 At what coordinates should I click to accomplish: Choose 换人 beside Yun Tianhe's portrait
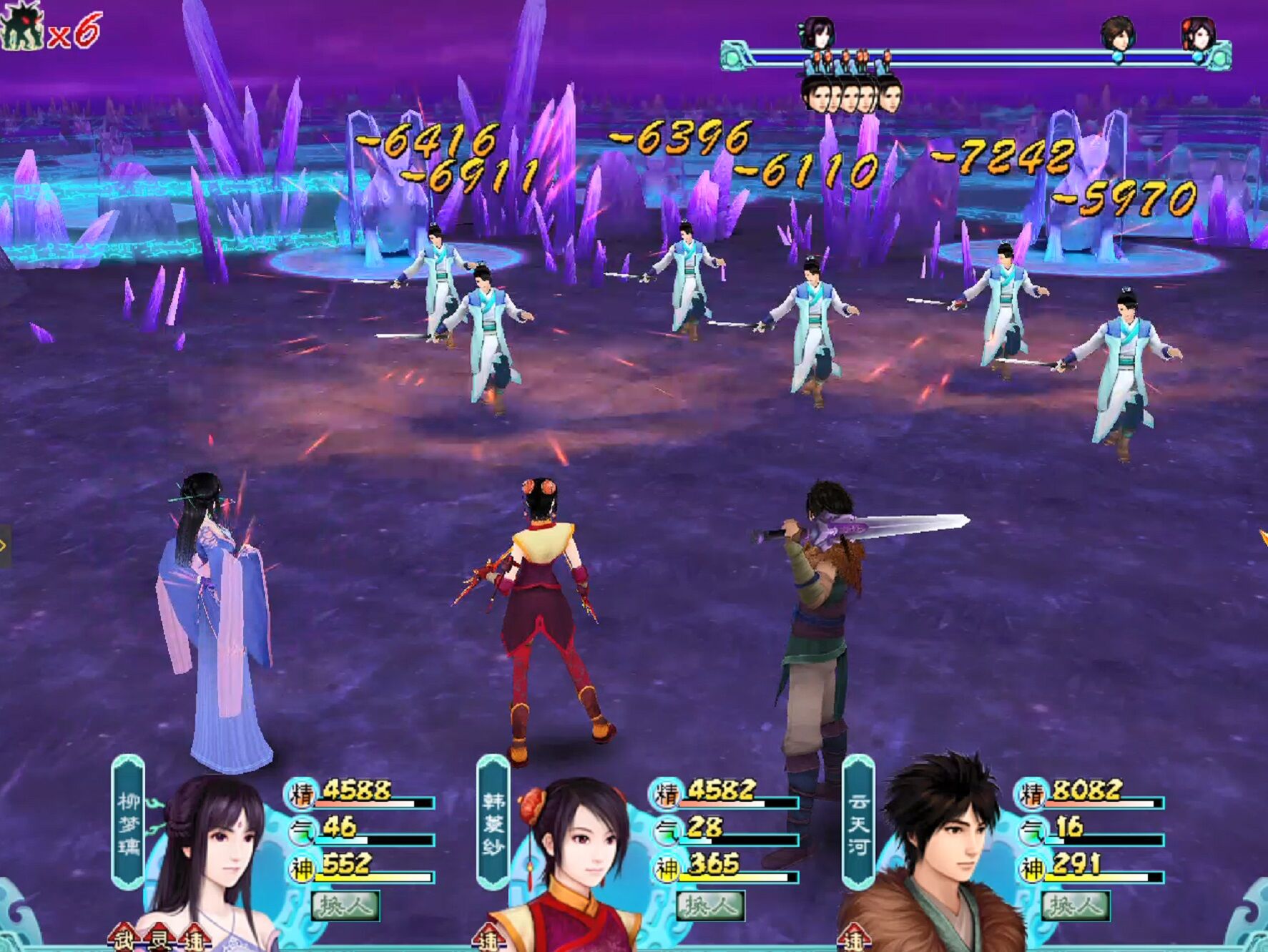[1076, 906]
